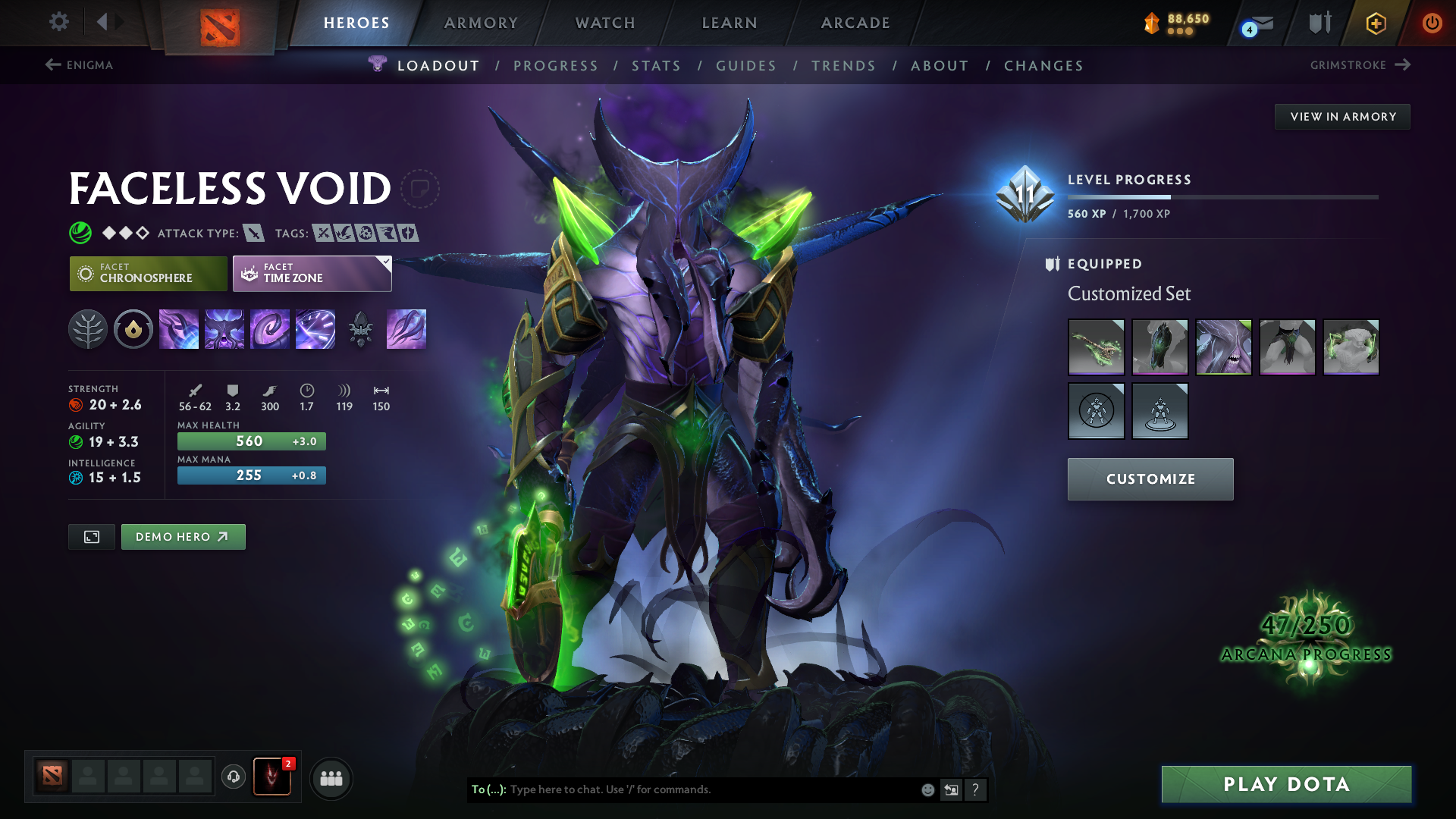Select the Chronosphere facet
Viewport: 1456px width, 819px height.
pos(148,273)
